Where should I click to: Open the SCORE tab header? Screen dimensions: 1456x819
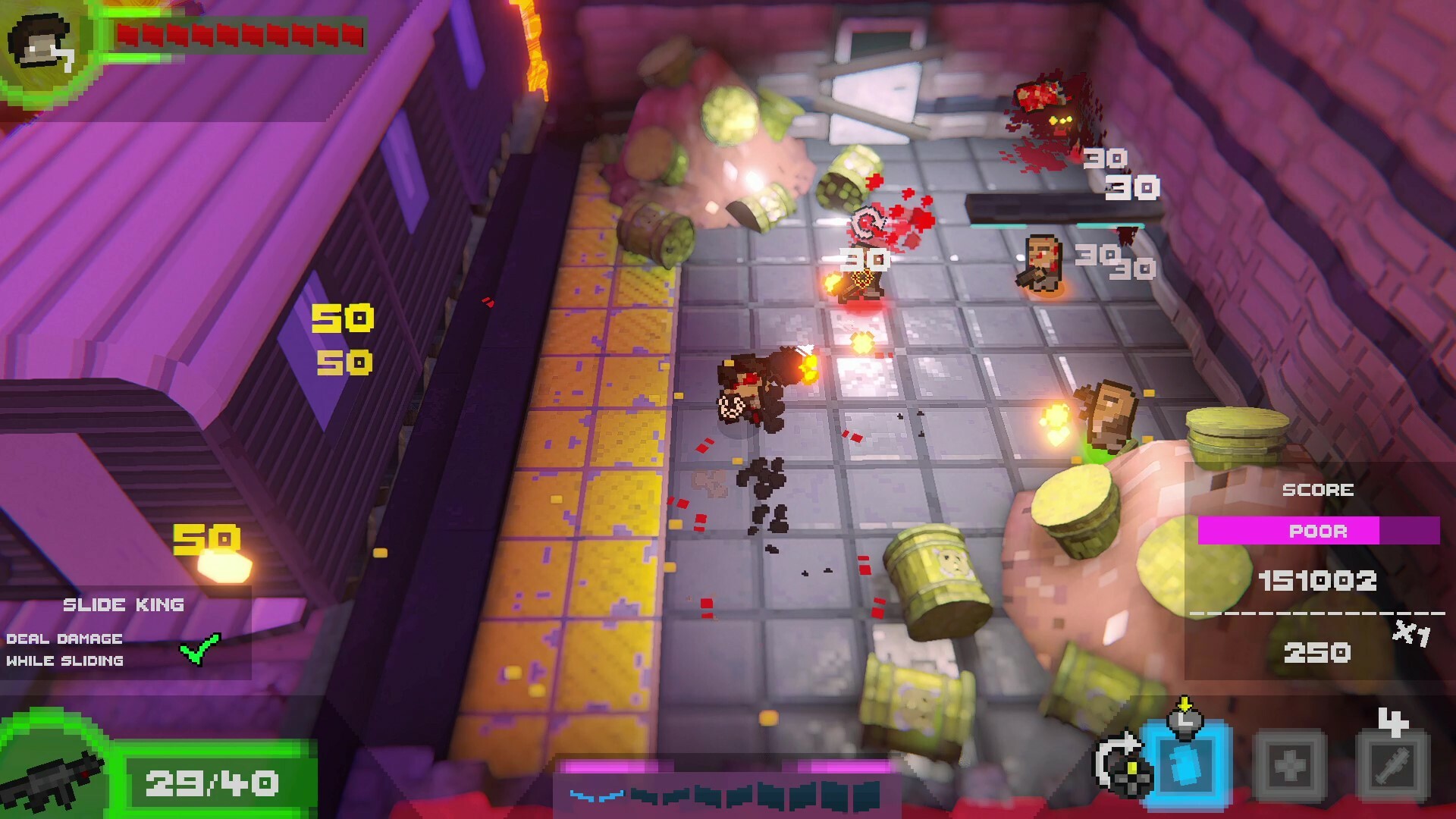pyautogui.click(x=1319, y=489)
